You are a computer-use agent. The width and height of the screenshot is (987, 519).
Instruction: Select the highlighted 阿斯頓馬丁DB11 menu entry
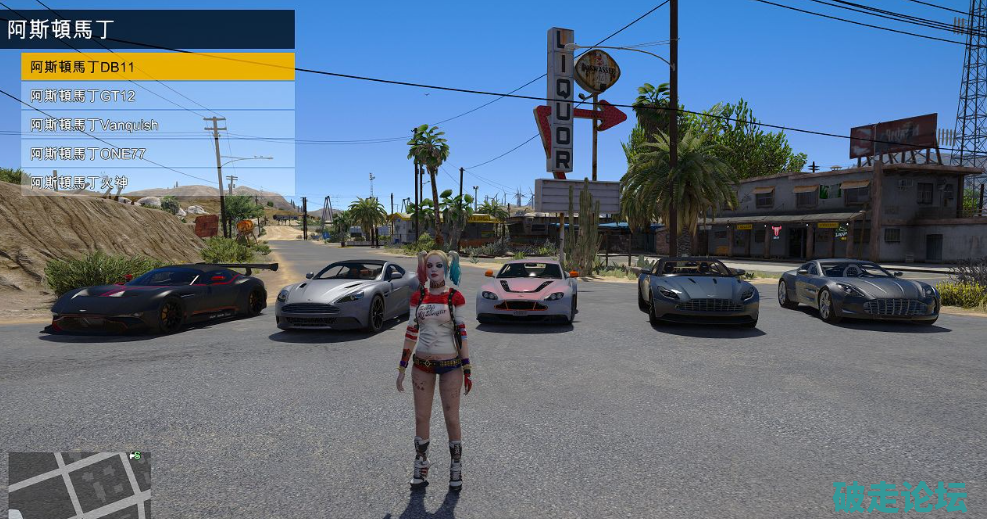(x=157, y=67)
